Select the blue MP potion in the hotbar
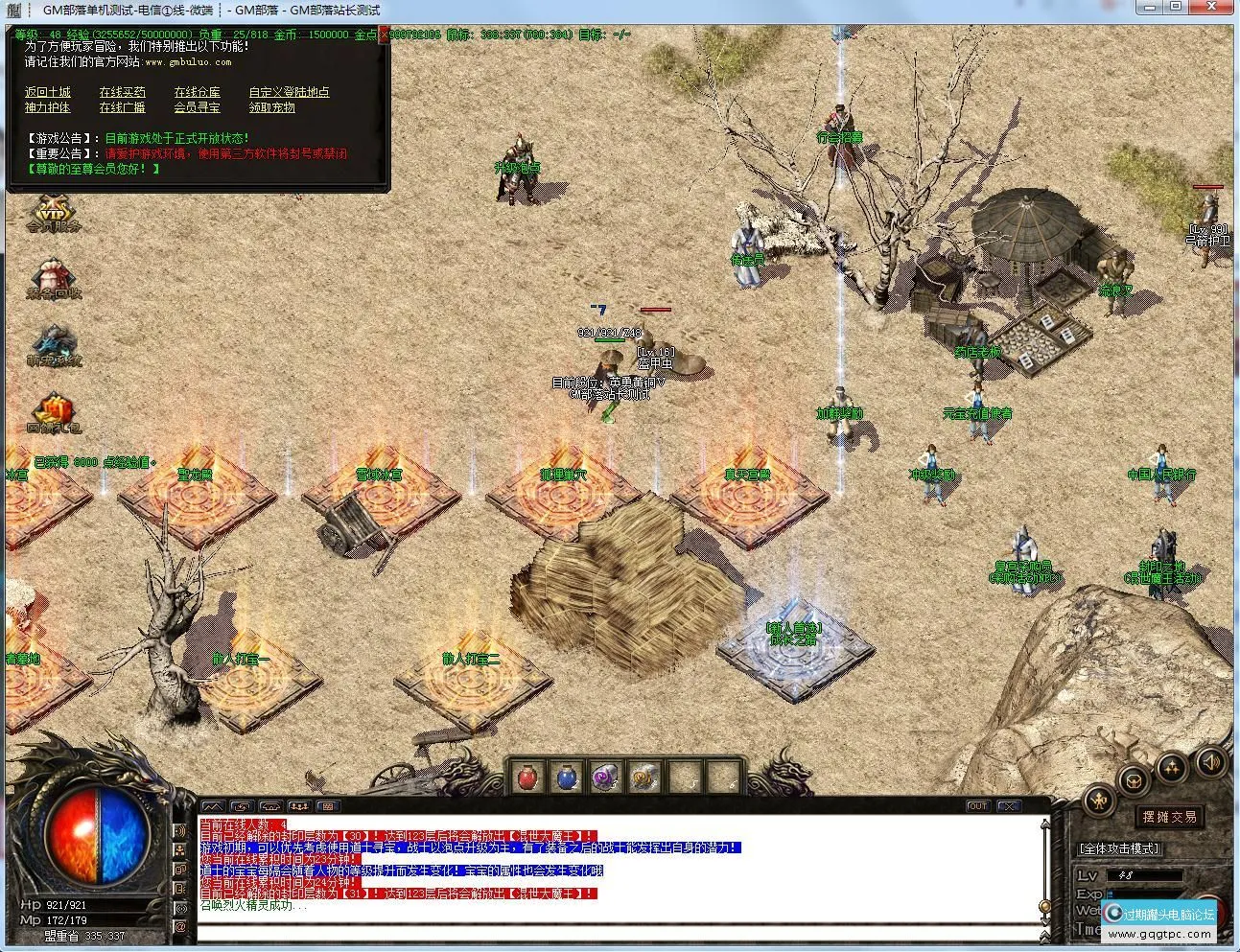Viewport: 1240px width, 952px height. (x=567, y=779)
